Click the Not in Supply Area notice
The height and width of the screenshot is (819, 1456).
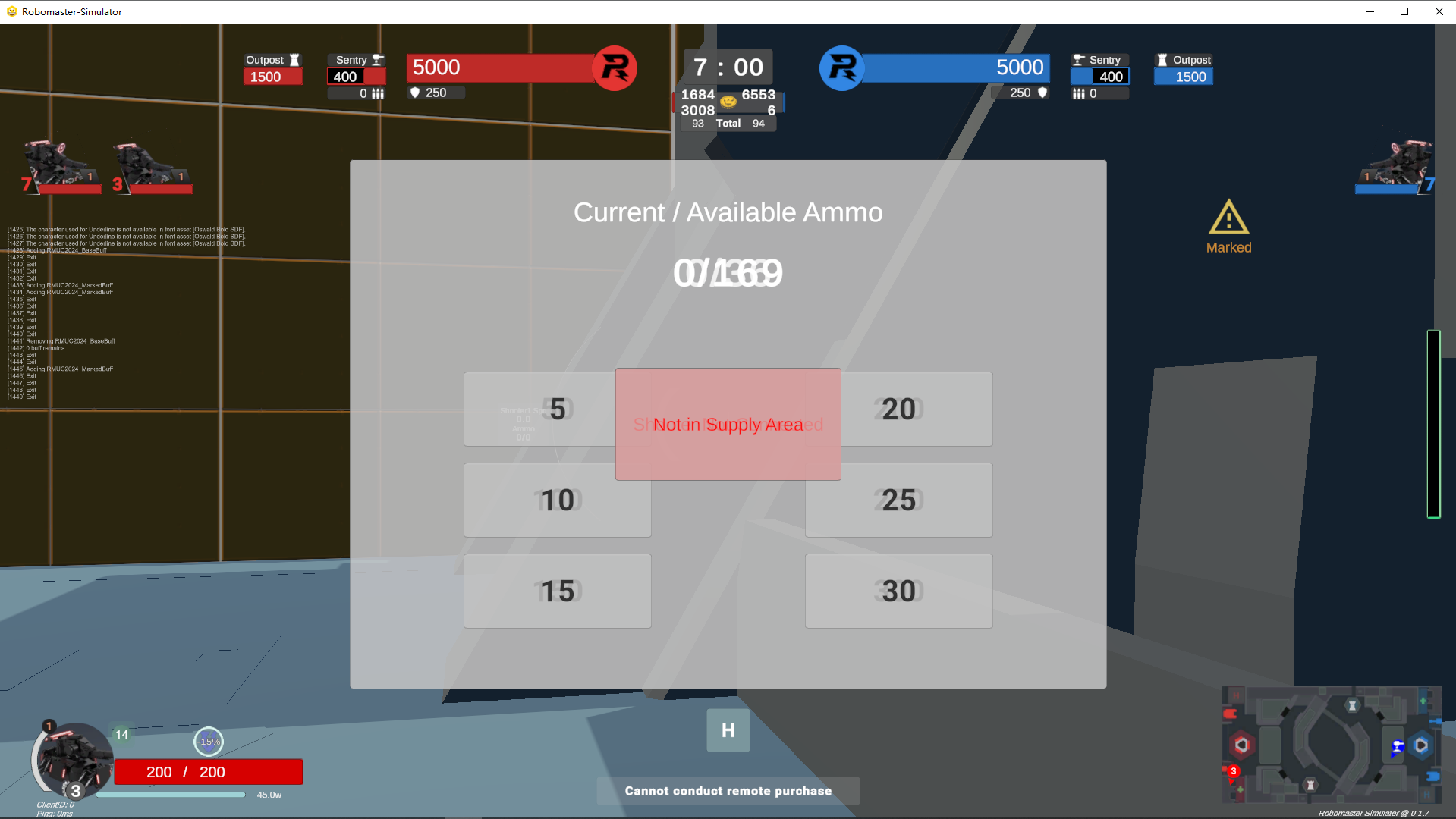point(728,424)
